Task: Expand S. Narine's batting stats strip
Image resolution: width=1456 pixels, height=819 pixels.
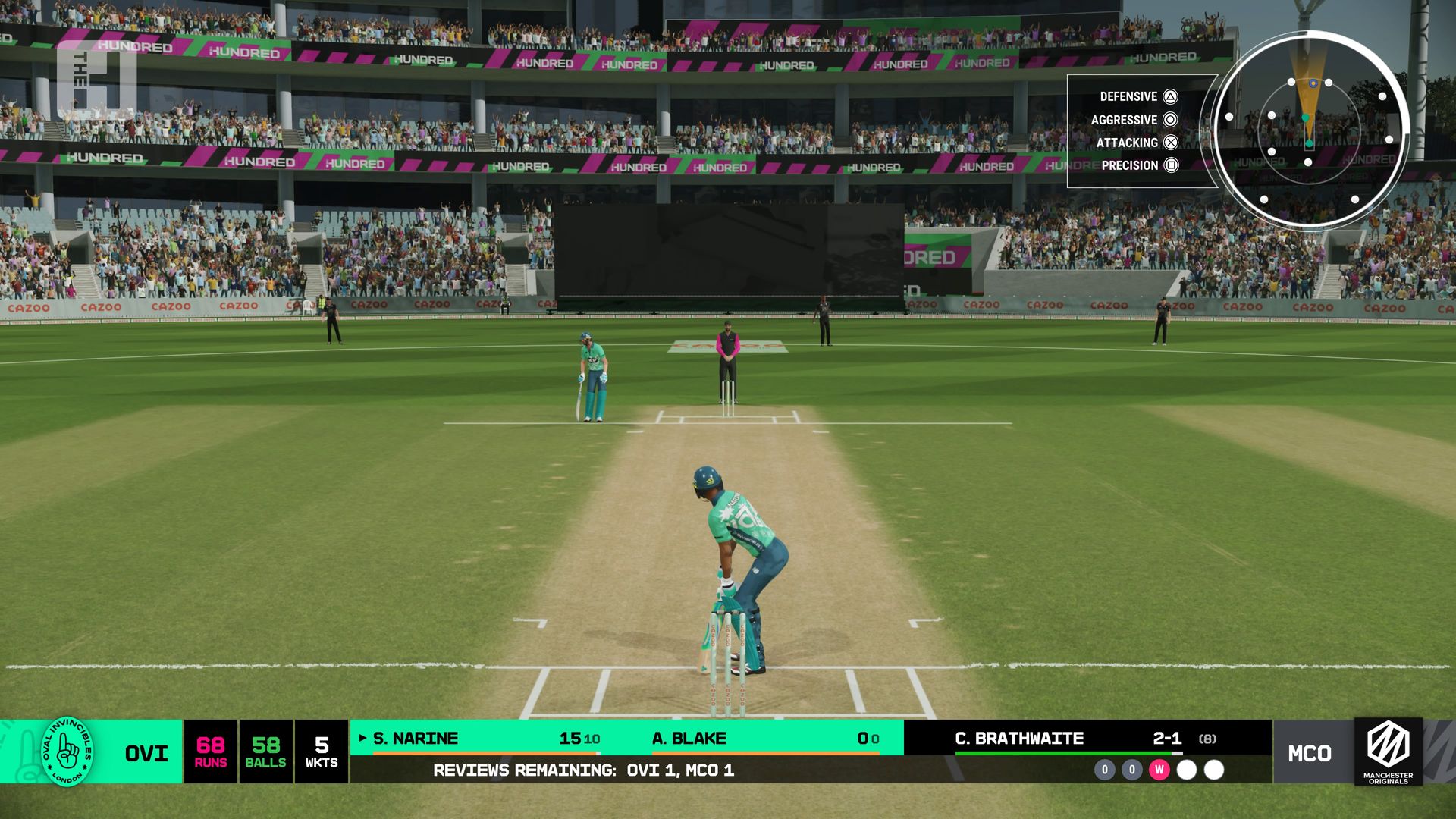Action: point(417,738)
